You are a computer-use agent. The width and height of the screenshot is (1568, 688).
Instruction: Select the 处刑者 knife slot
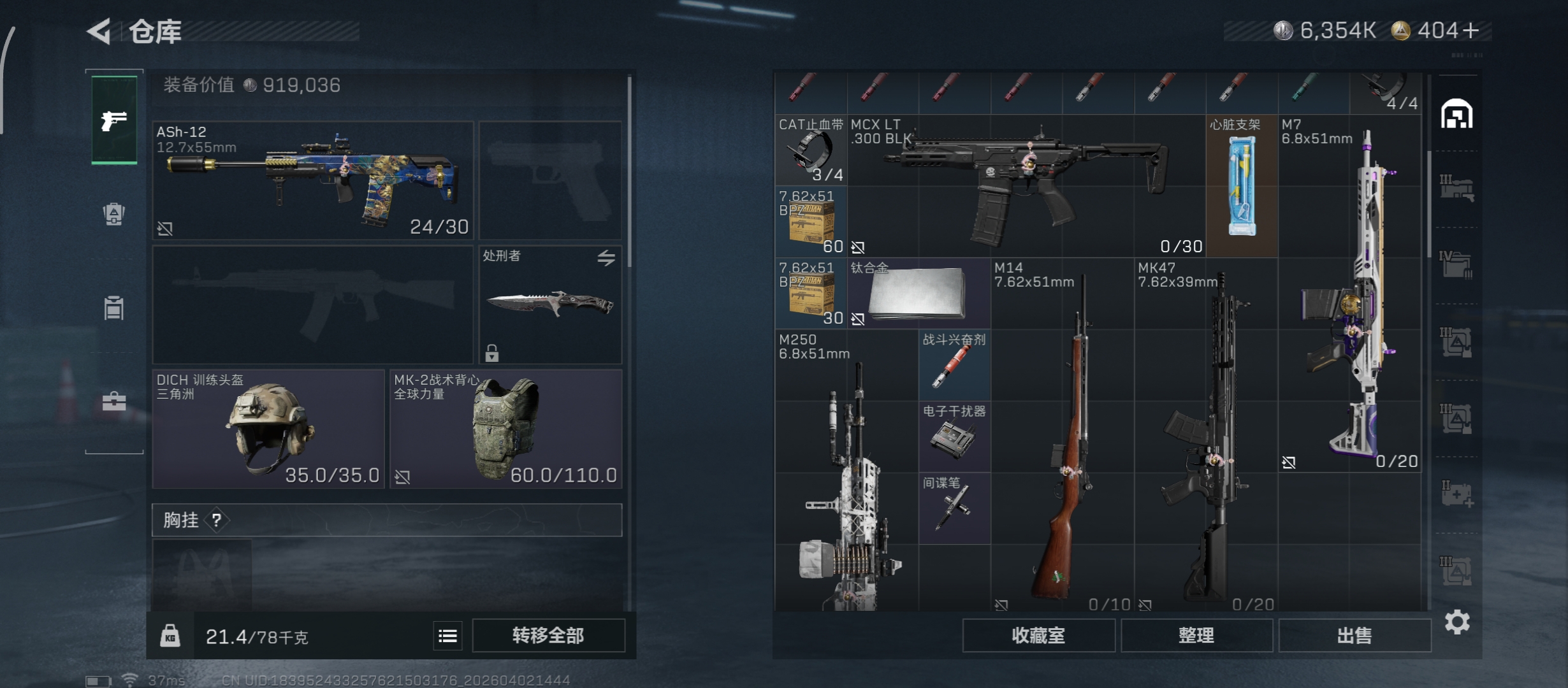pyautogui.click(x=550, y=305)
